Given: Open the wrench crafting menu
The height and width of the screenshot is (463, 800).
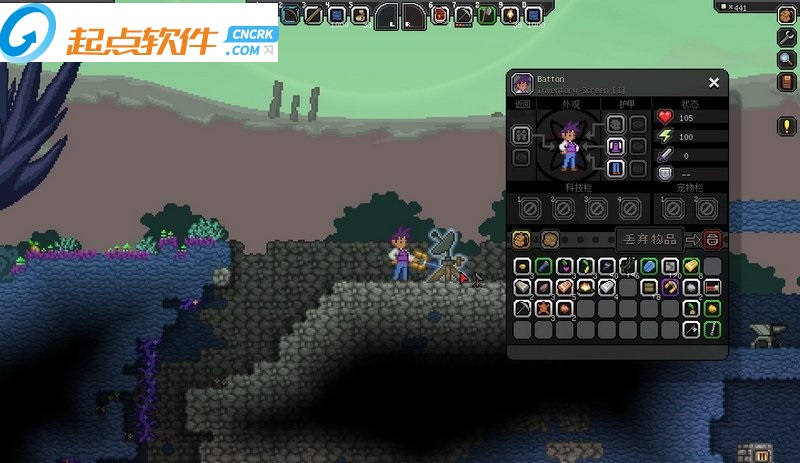Looking at the screenshot, I should [786, 37].
